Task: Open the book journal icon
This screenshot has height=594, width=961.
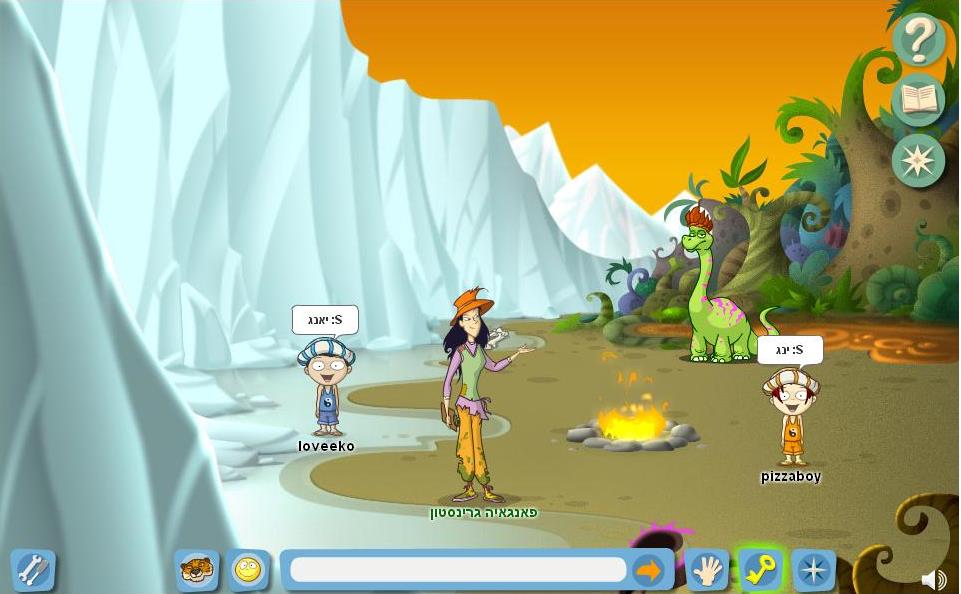Action: coord(918,100)
